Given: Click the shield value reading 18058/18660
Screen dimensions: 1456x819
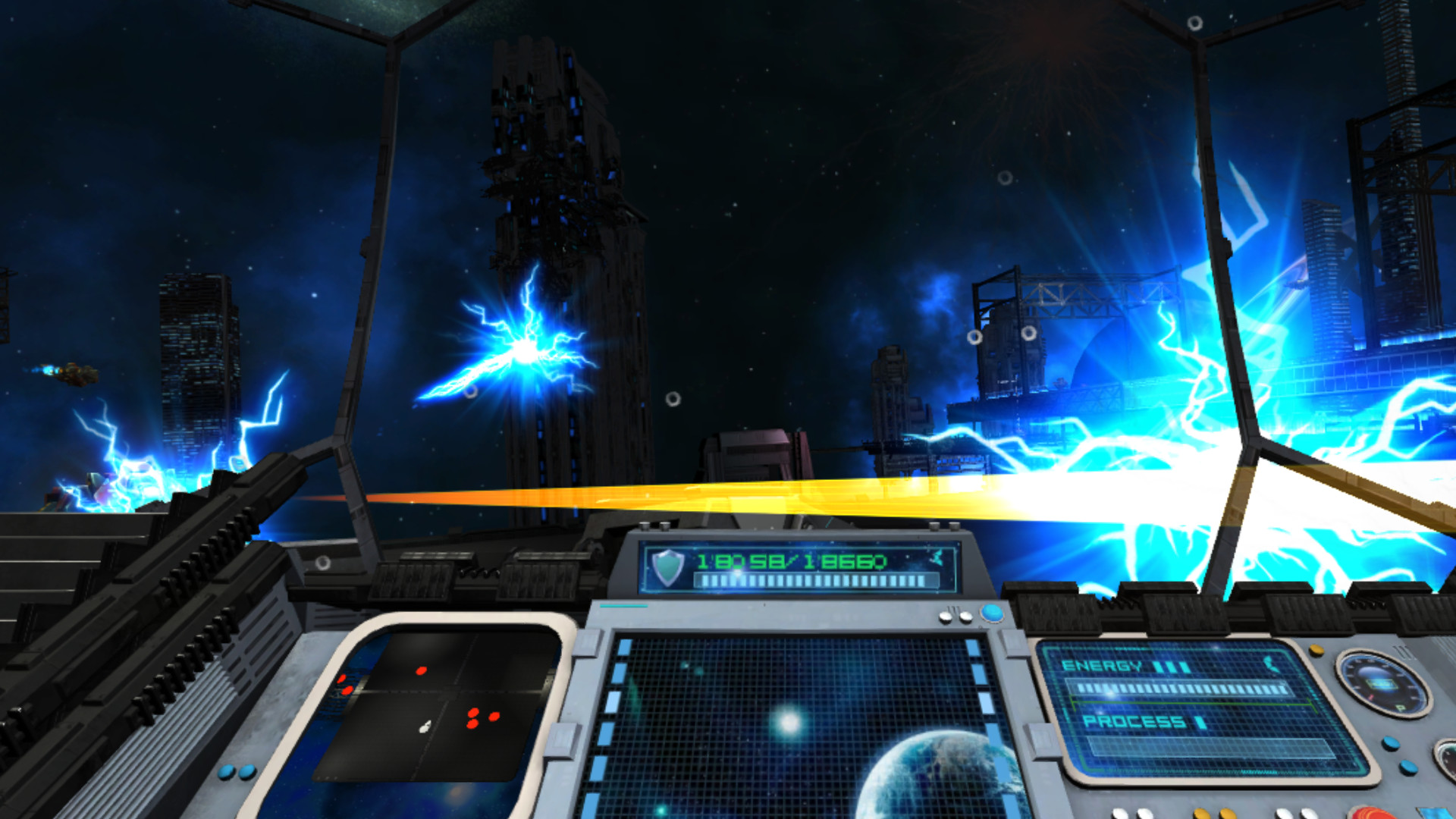Looking at the screenshot, I should point(792,561).
